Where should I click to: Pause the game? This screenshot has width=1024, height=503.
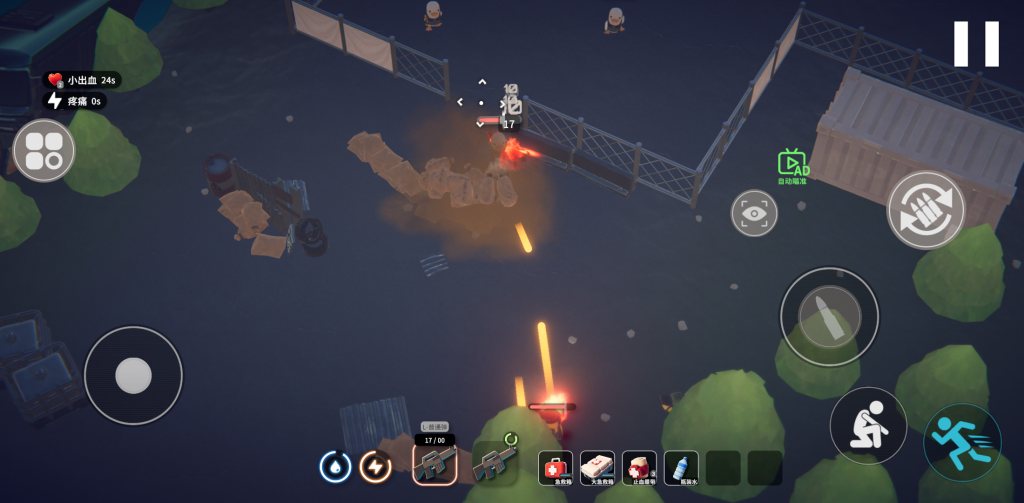(x=976, y=44)
